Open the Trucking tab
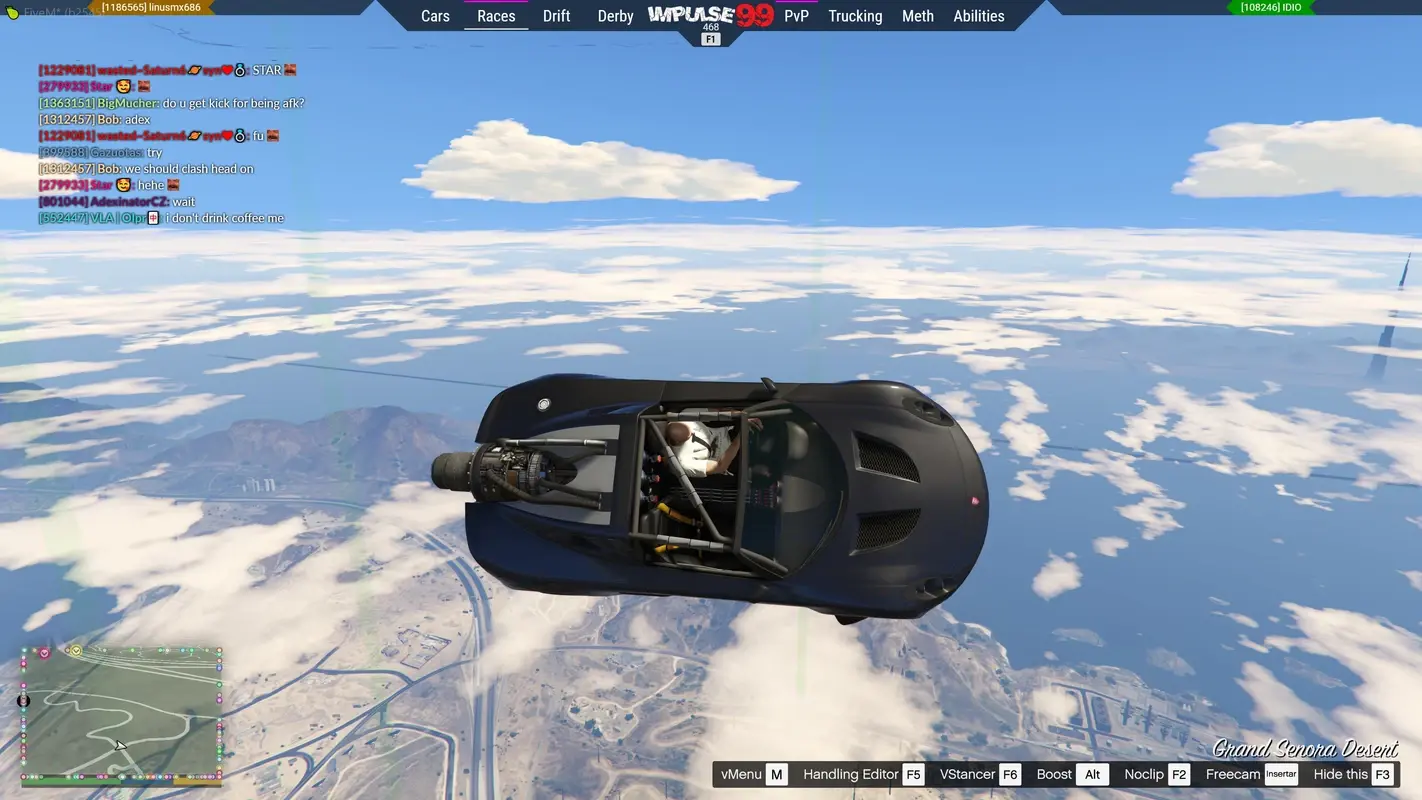 855,15
